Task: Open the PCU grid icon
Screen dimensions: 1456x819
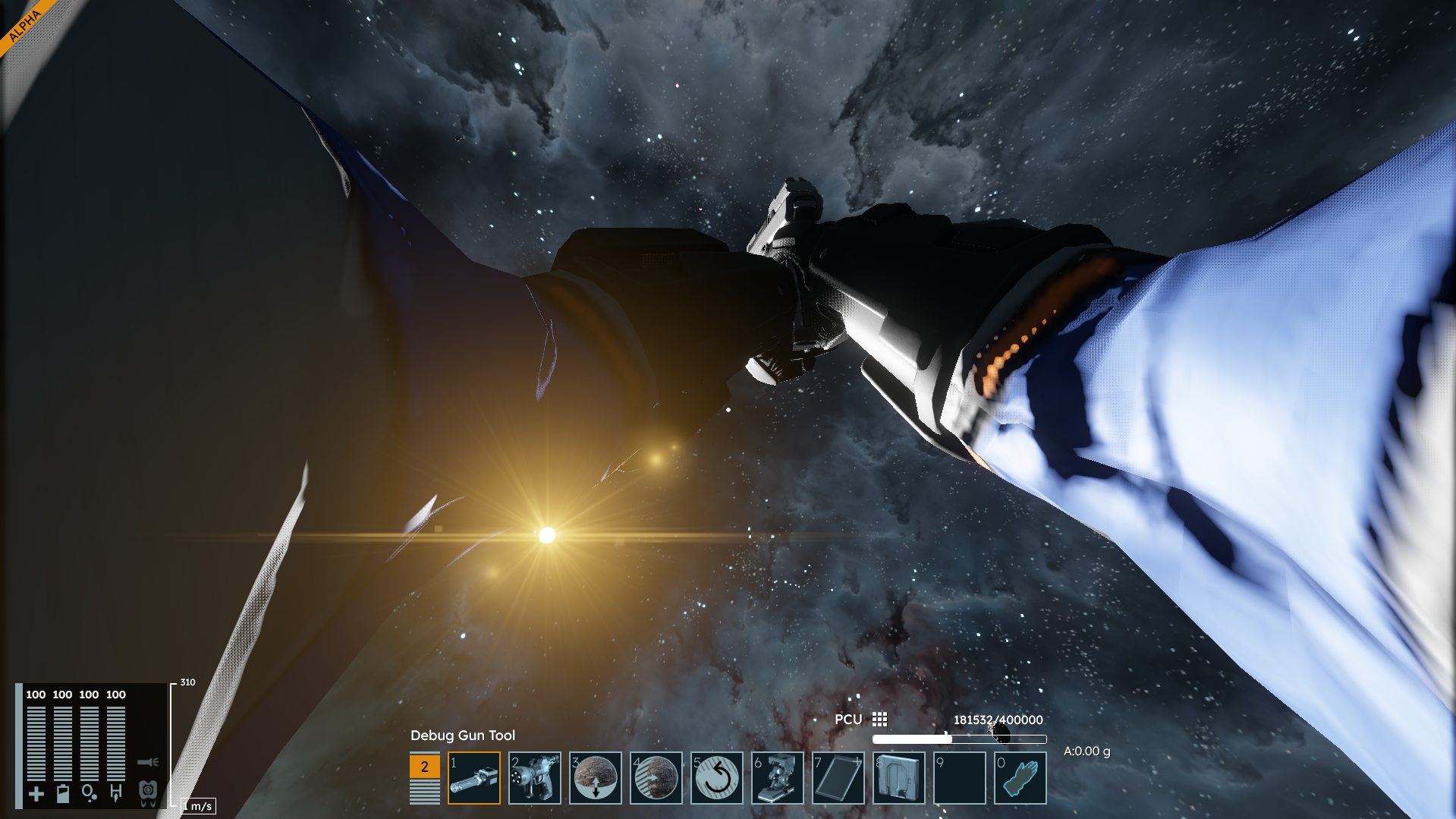Action: click(x=879, y=719)
